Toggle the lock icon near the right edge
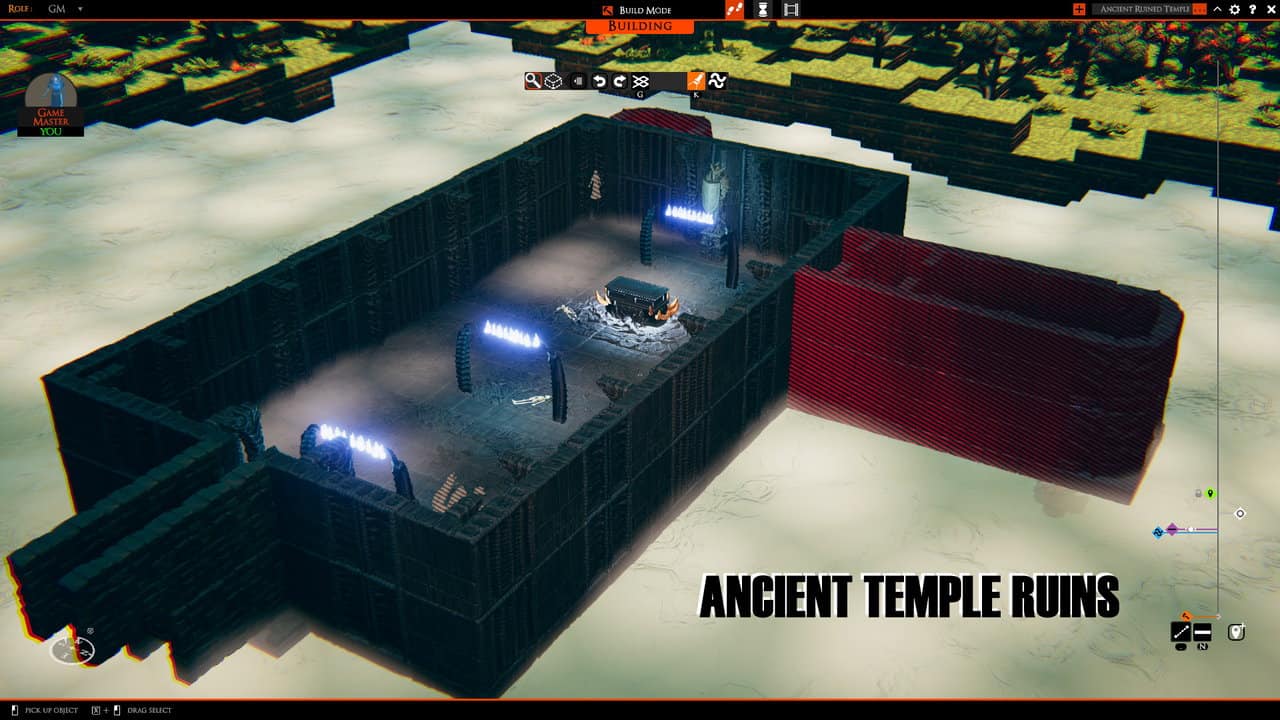1280x720 pixels. pos(1197,493)
